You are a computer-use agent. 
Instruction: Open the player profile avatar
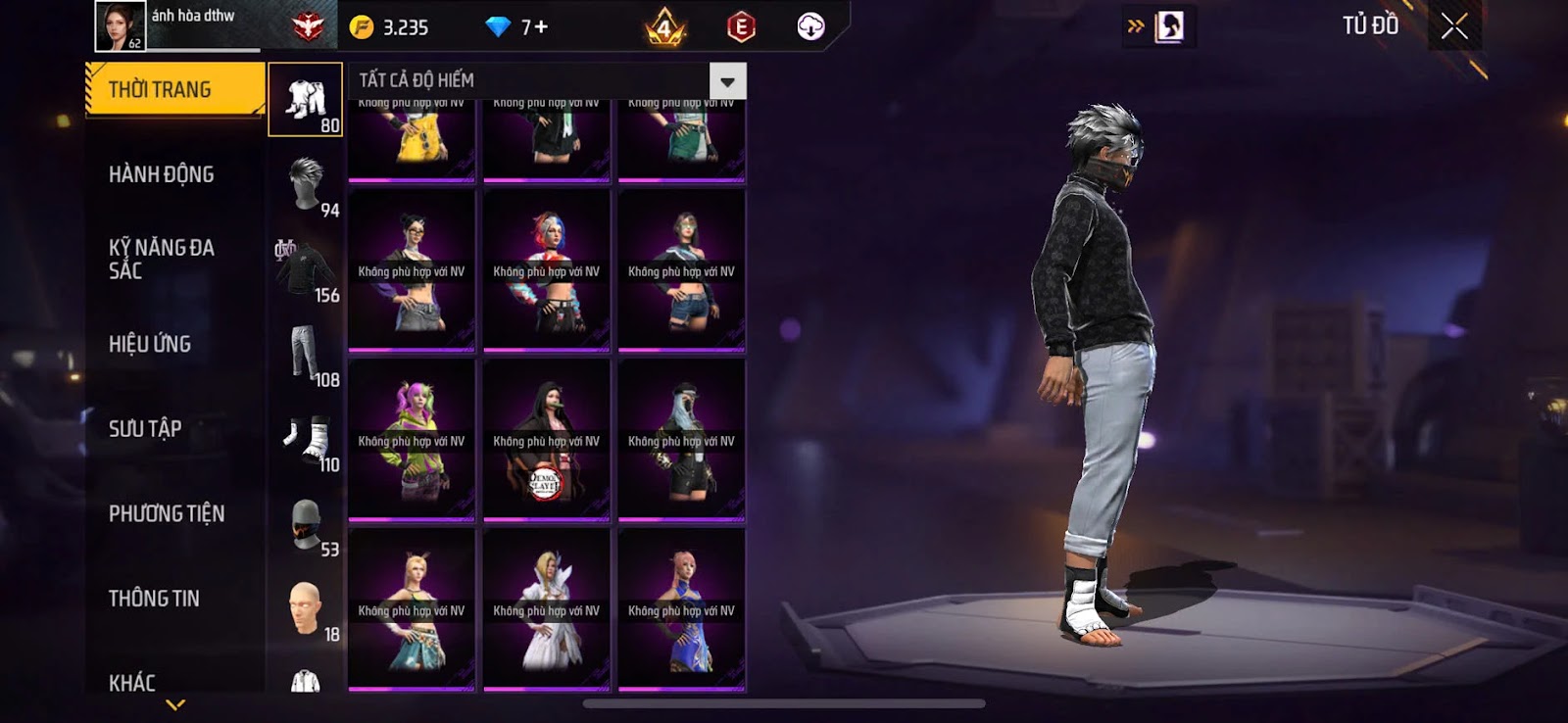pos(120,25)
